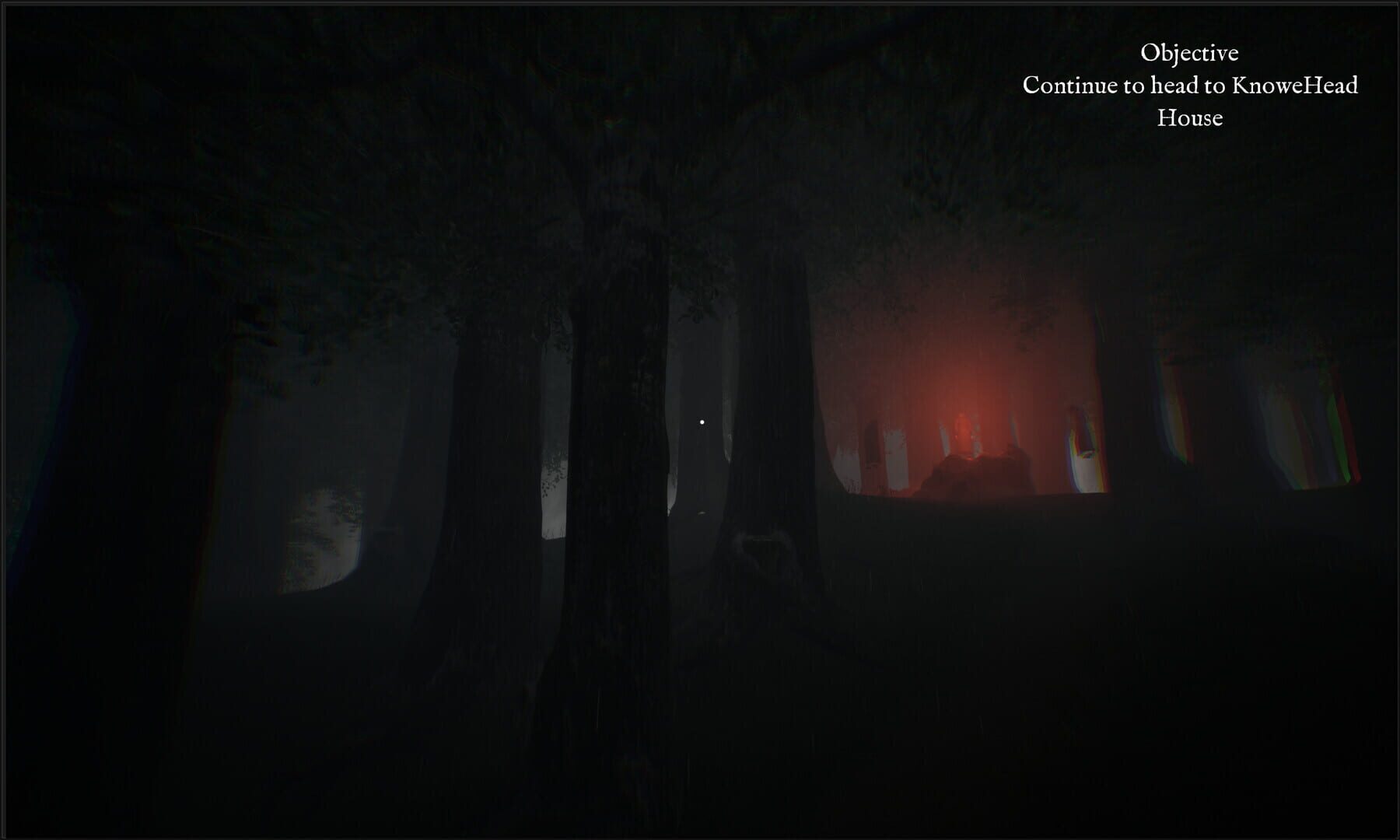Click the white crosshair dot

pos(702,421)
